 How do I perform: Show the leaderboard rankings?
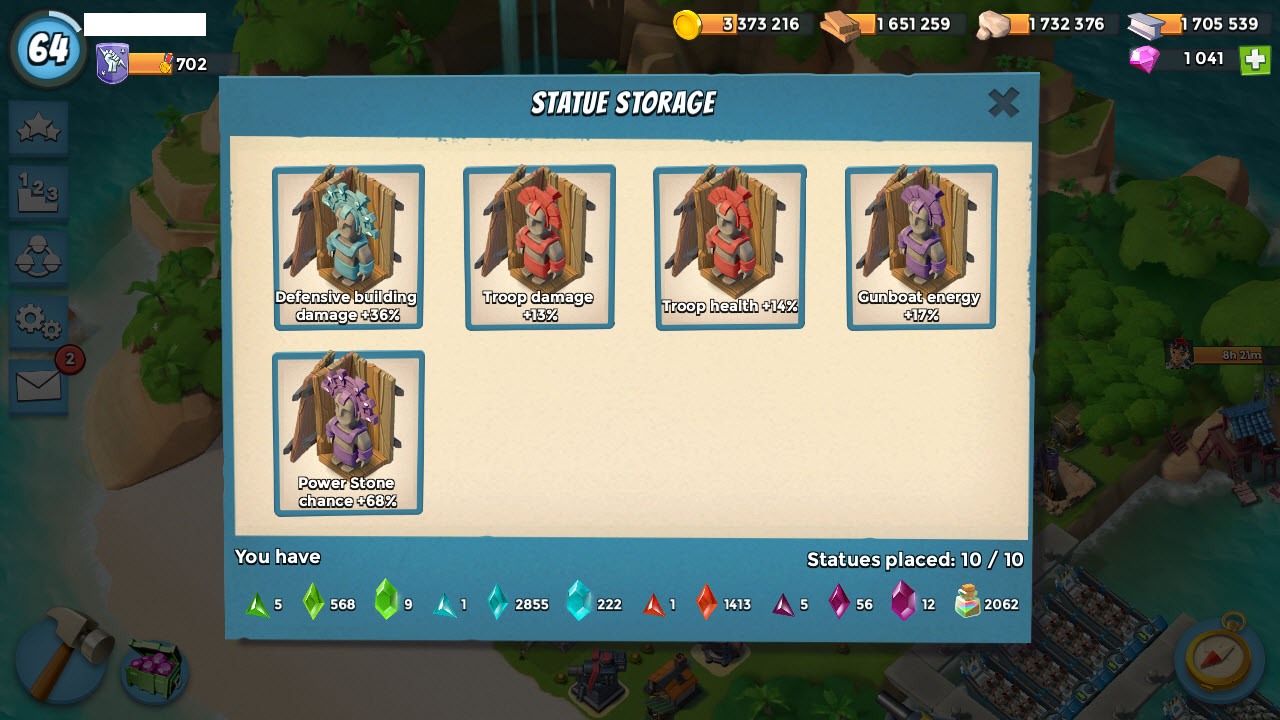[x=39, y=192]
